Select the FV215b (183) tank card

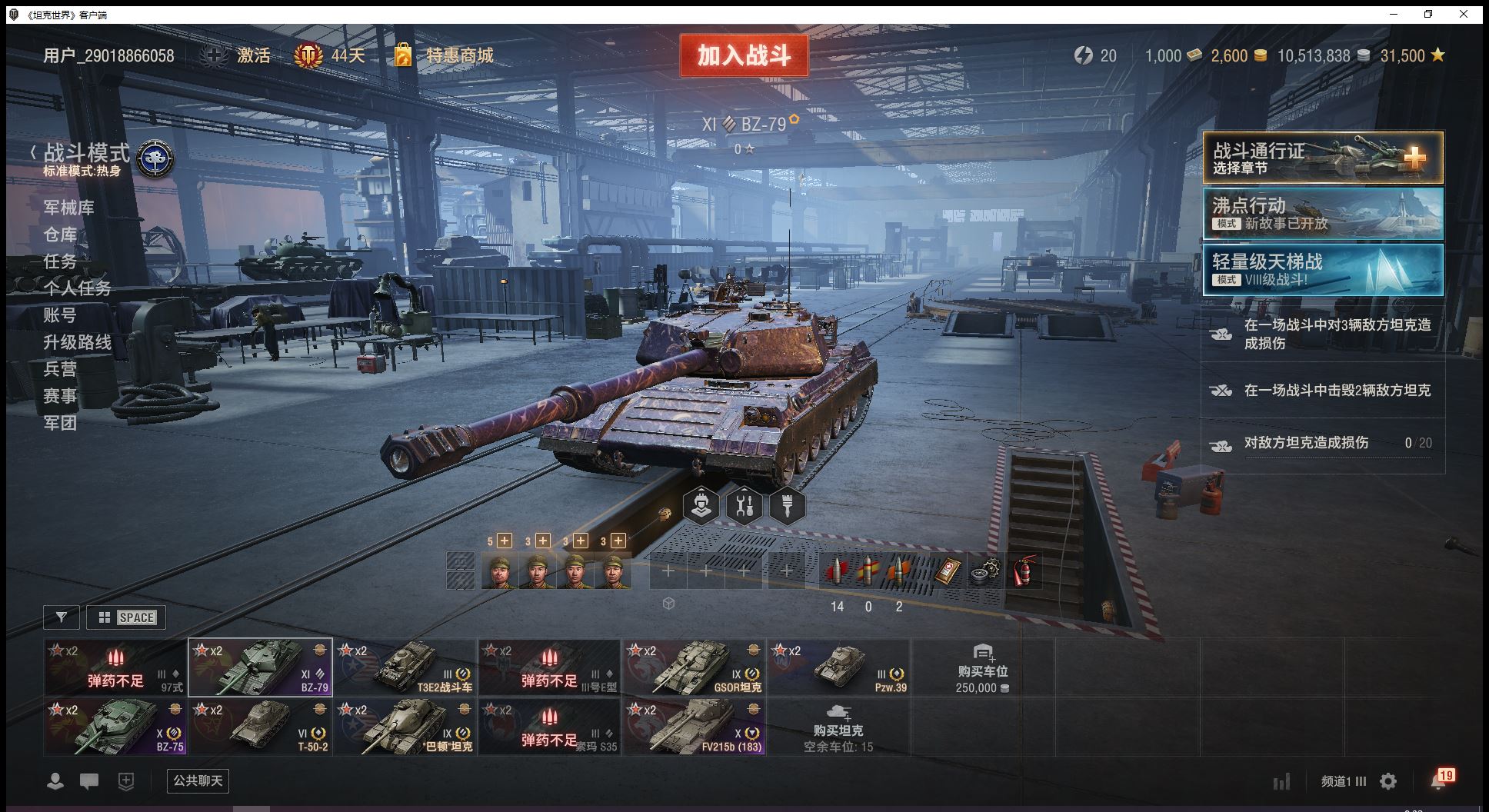(694, 727)
